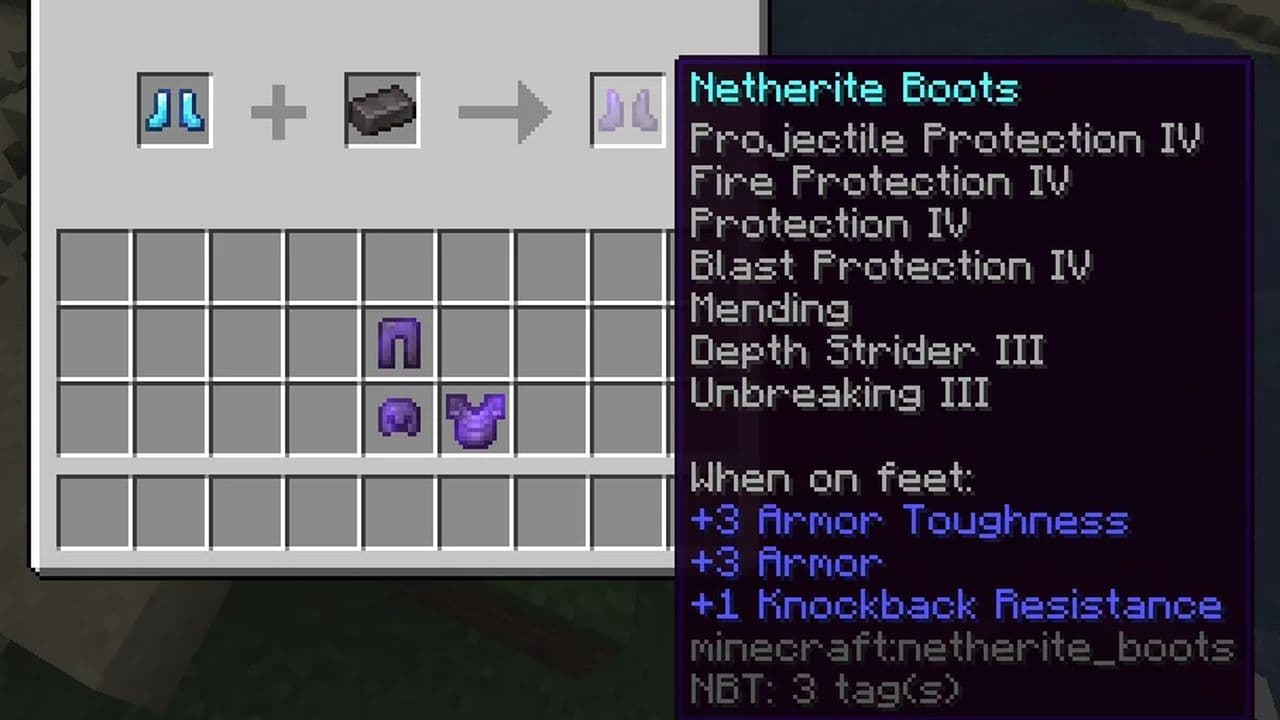Screen dimensions: 1280x720
Task: Click the enchanted netherite chestplate
Action: click(475, 419)
